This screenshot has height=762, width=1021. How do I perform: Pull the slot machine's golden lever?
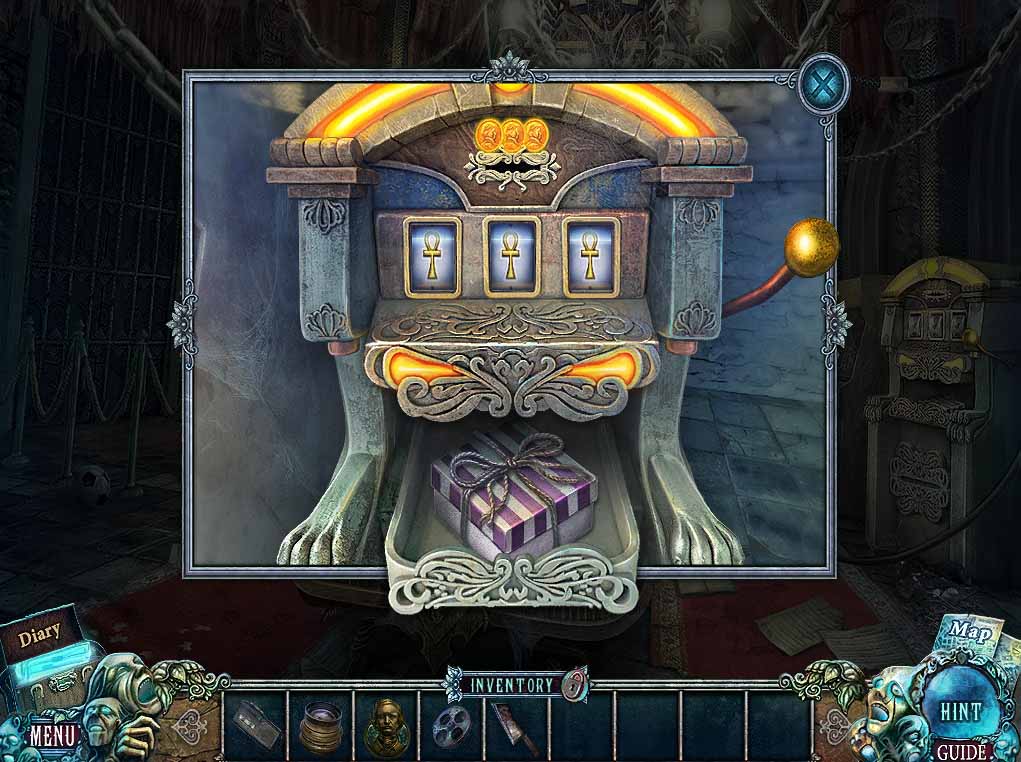click(x=810, y=245)
